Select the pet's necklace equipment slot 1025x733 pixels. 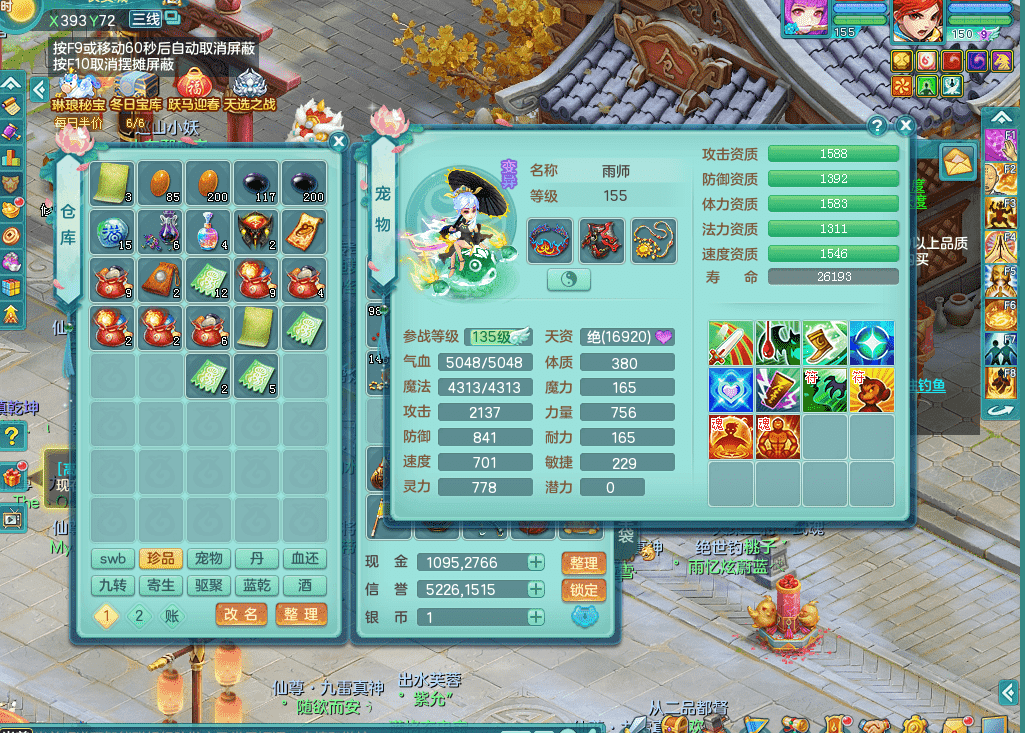pyautogui.click(x=653, y=241)
